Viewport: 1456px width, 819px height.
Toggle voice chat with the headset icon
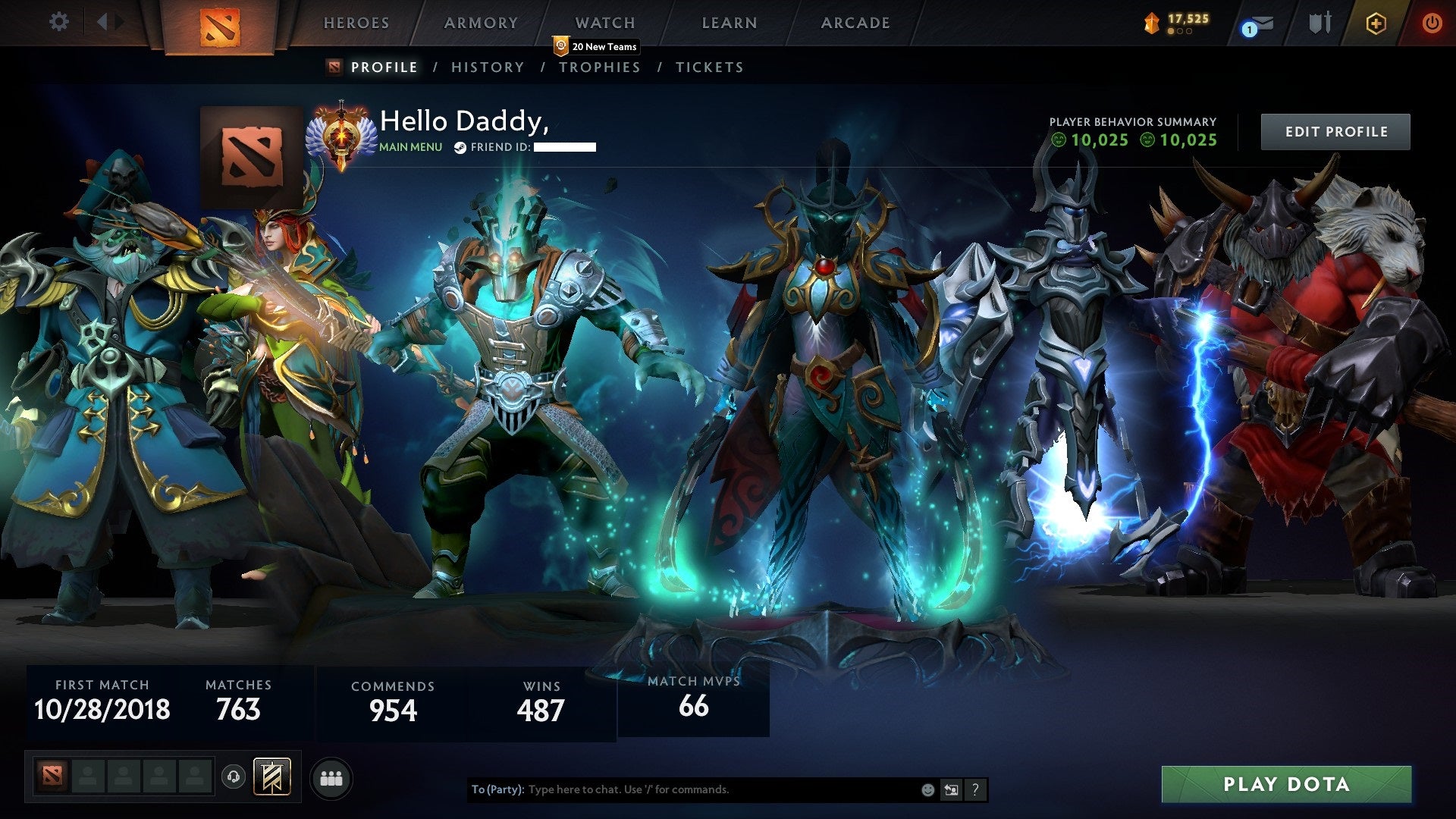pyautogui.click(x=232, y=777)
